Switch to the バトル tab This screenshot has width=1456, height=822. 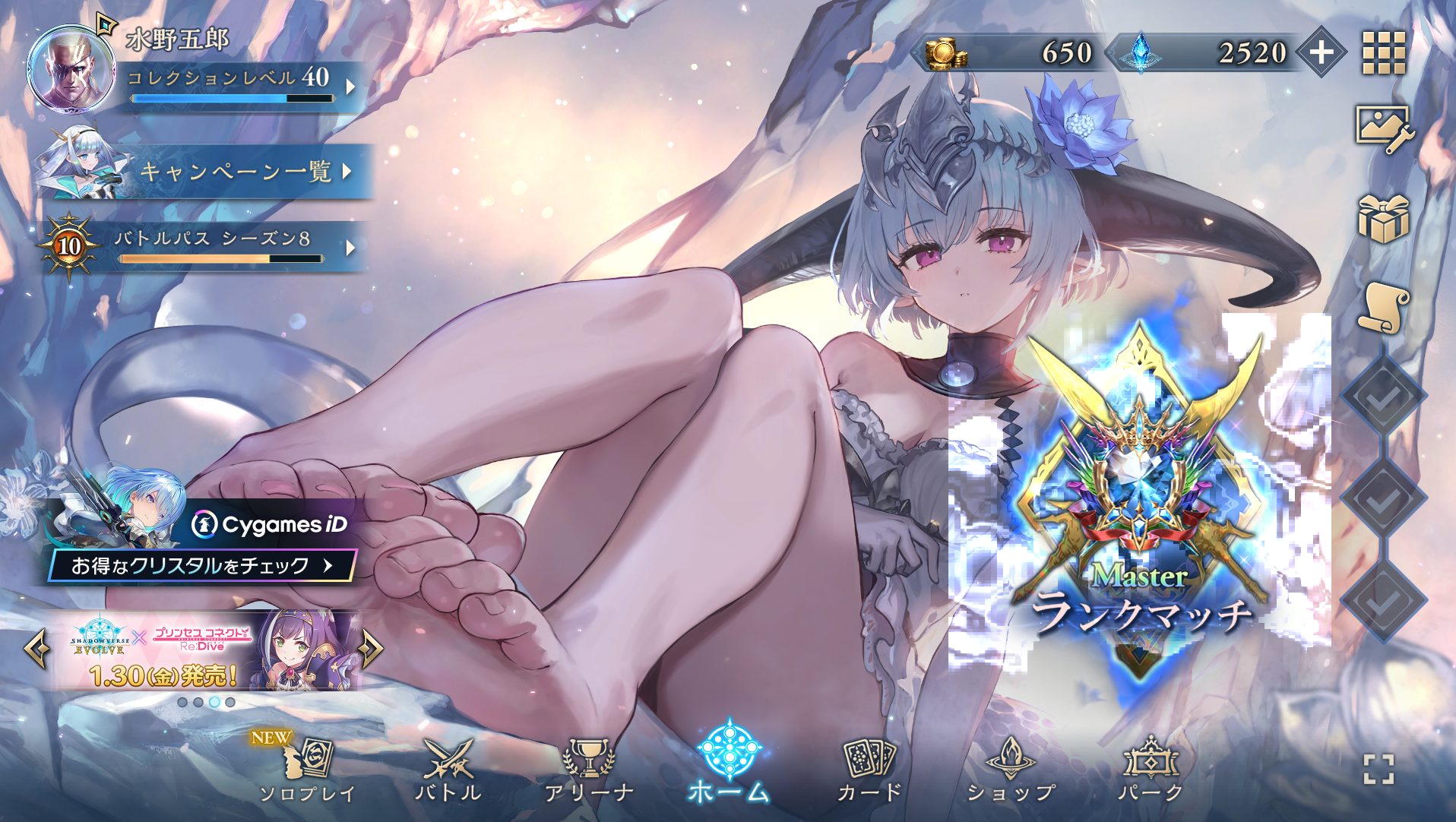point(451,767)
